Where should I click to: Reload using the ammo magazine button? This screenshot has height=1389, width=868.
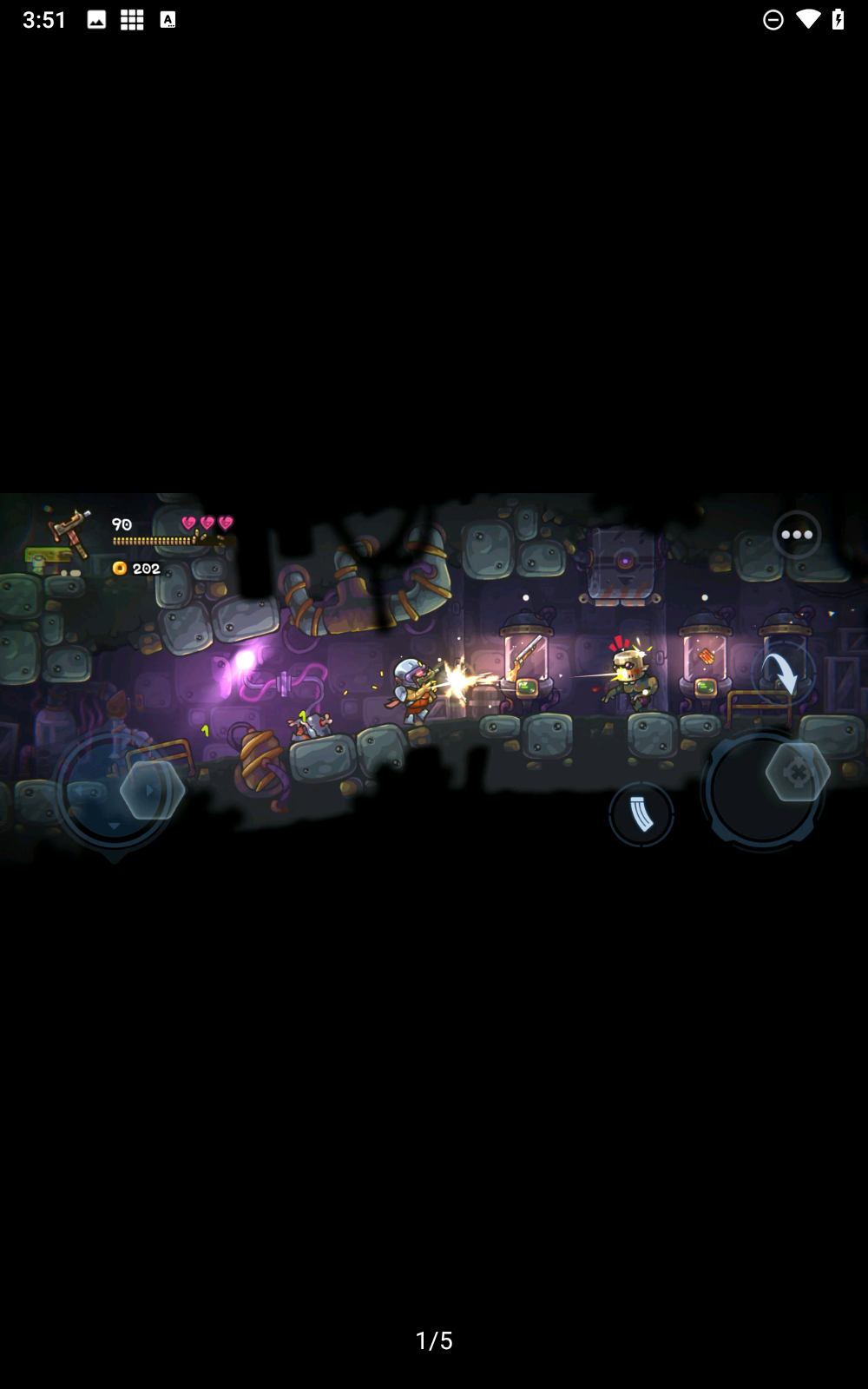[641, 813]
